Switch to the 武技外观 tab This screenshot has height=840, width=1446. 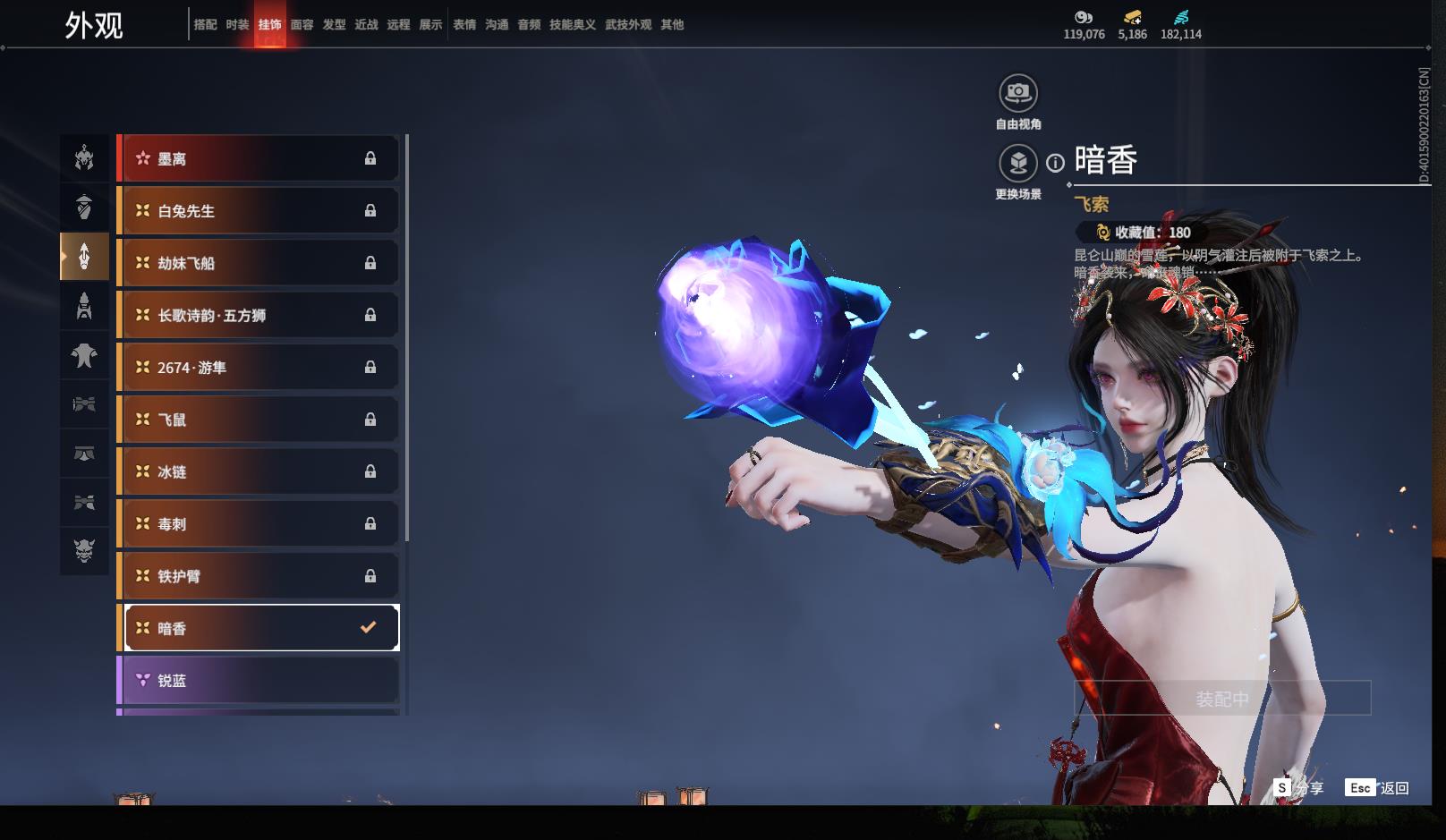(x=627, y=25)
